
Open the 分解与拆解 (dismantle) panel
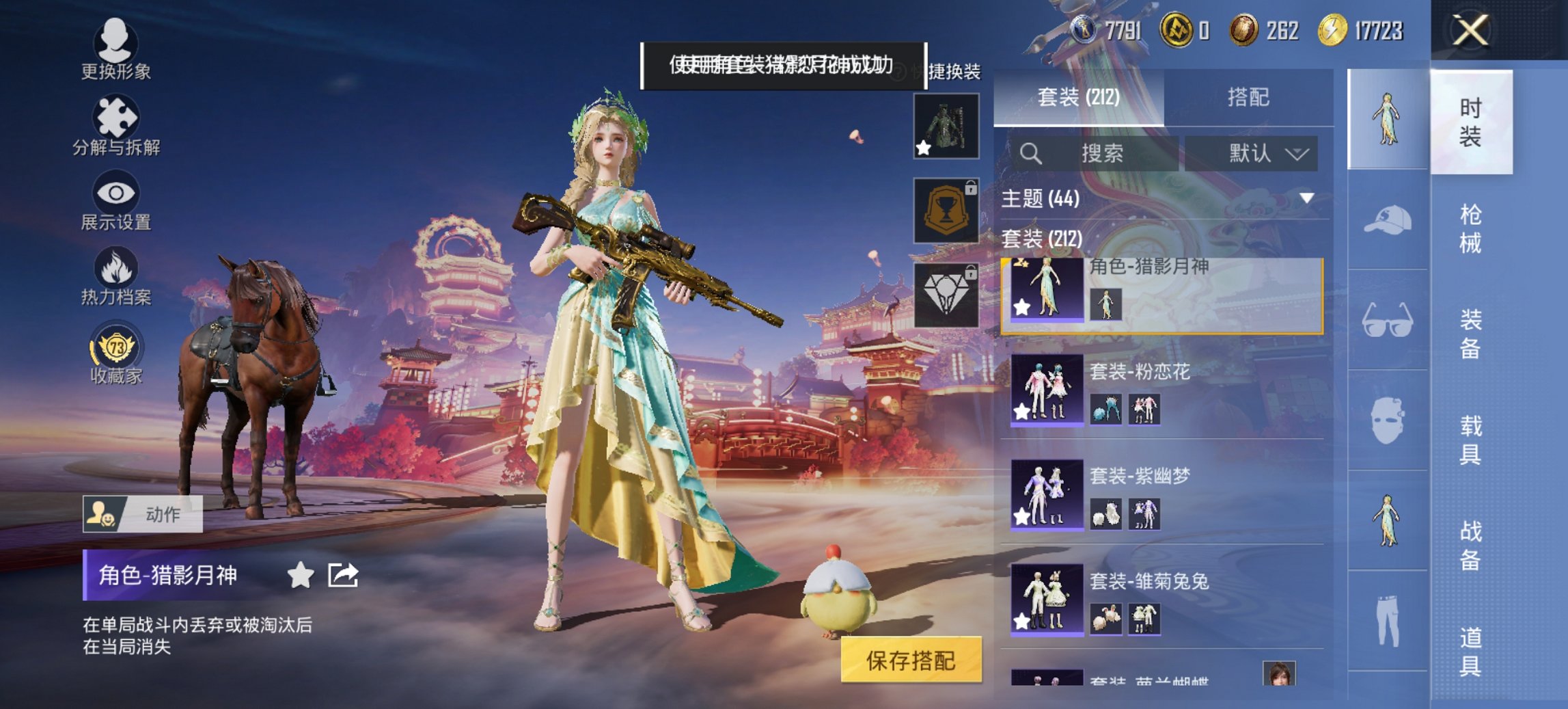pyautogui.click(x=116, y=126)
